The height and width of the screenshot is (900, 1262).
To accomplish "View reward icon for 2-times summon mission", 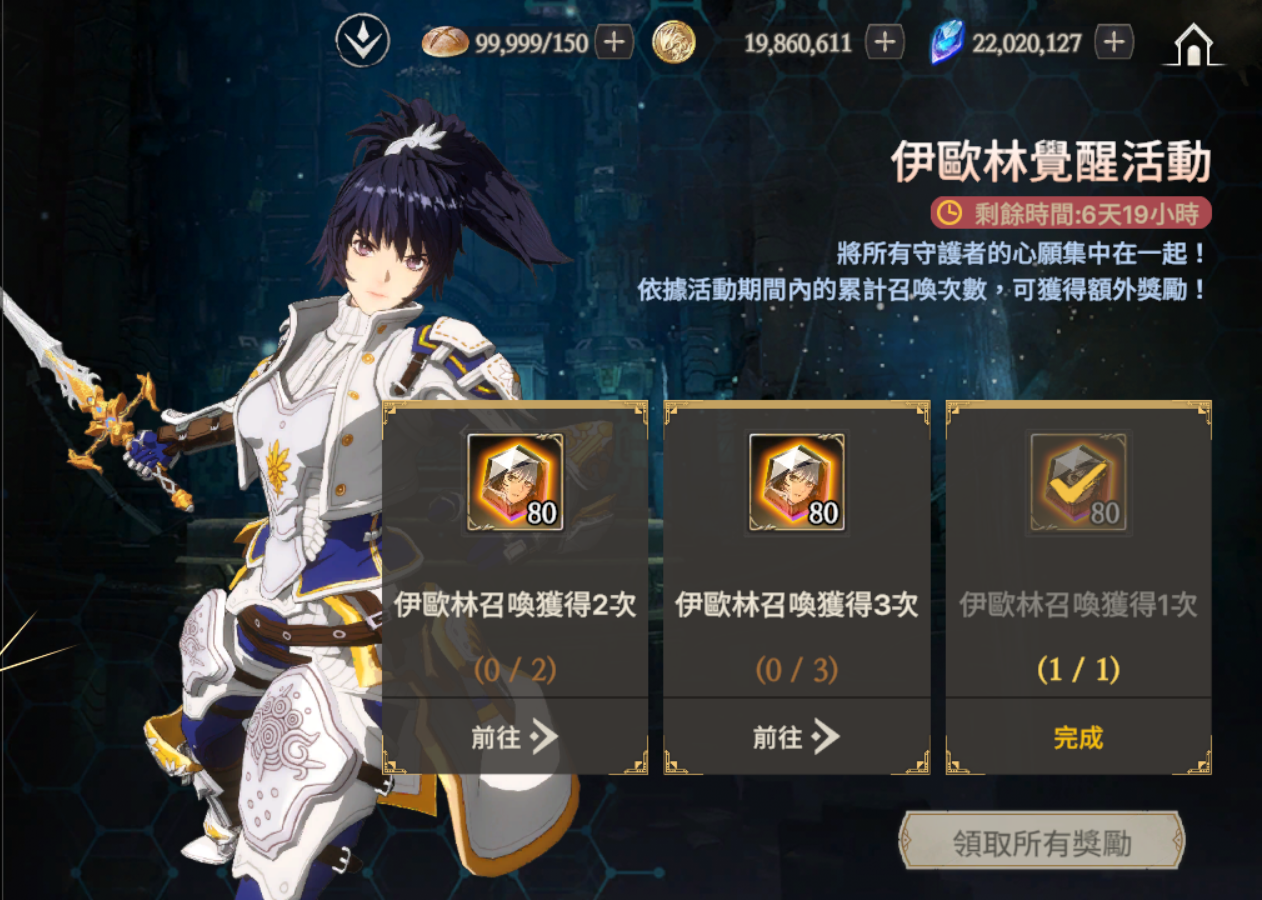I will (x=515, y=482).
